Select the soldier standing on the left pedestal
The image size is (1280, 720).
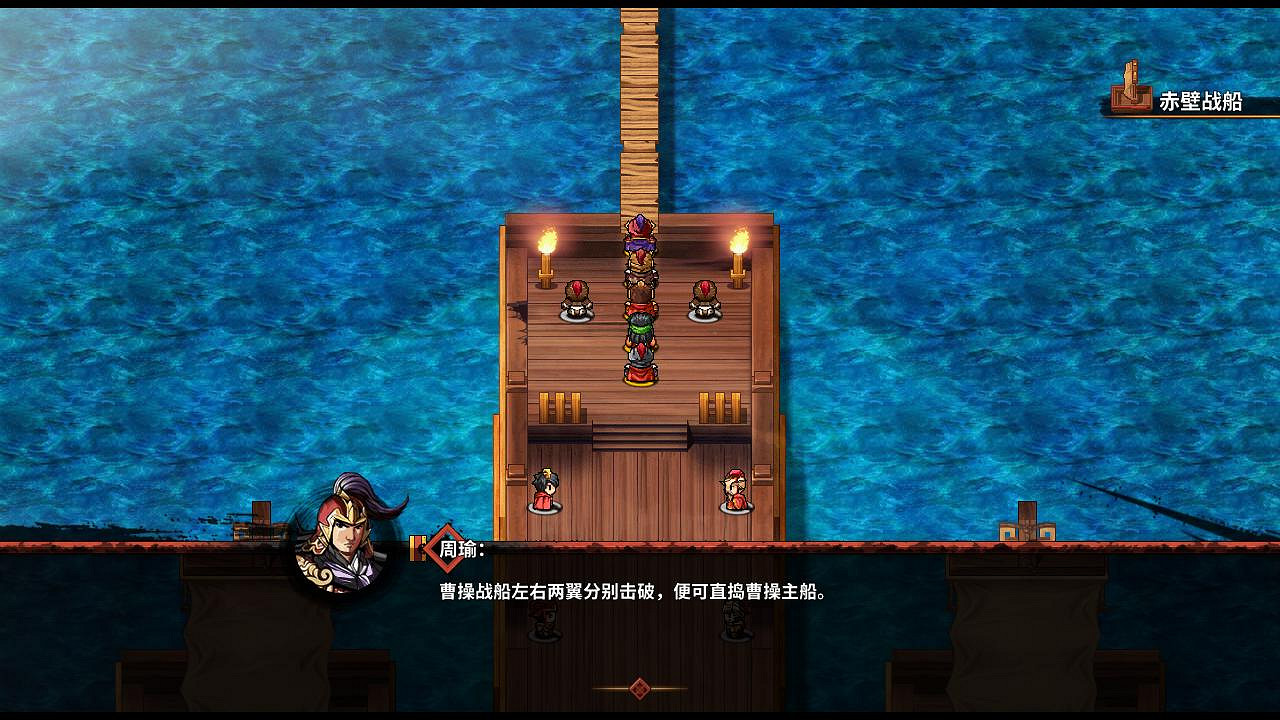point(578,297)
